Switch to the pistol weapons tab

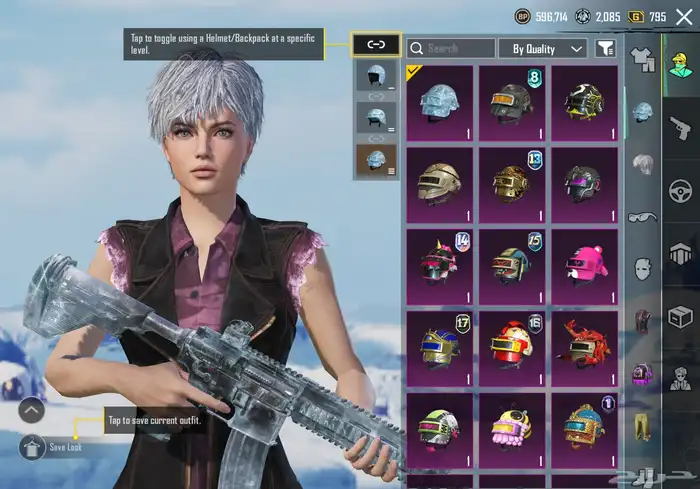680,128
